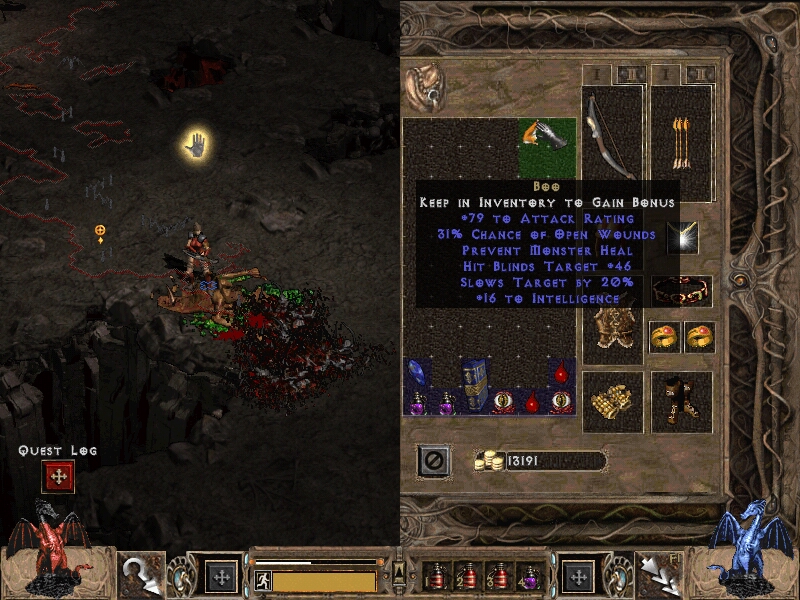Image resolution: width=800 pixels, height=600 pixels.
Task: Open the Quest Log button
Action: tap(58, 477)
